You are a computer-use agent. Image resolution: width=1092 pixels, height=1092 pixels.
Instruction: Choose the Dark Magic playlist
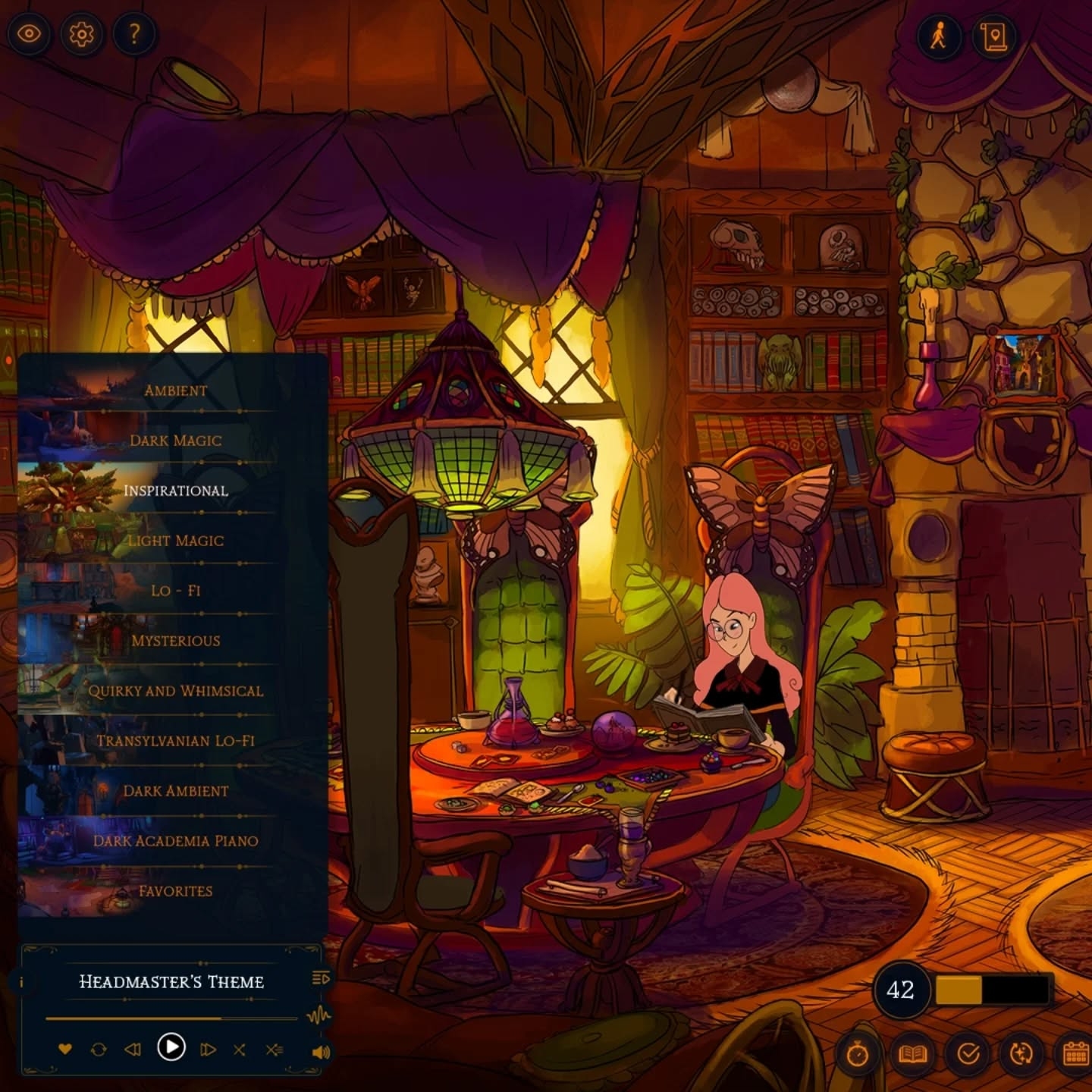[175, 441]
